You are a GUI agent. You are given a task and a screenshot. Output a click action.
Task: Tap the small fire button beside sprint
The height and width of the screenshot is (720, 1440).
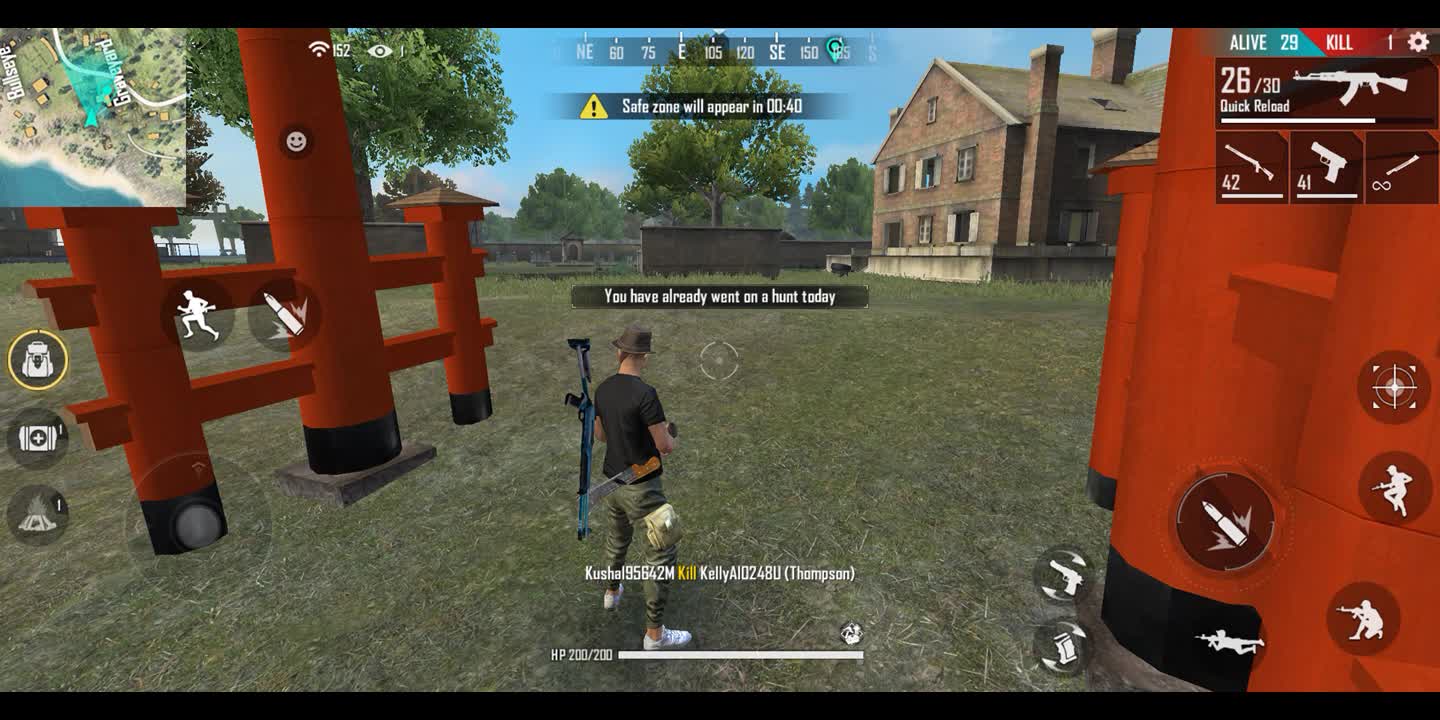tap(284, 314)
